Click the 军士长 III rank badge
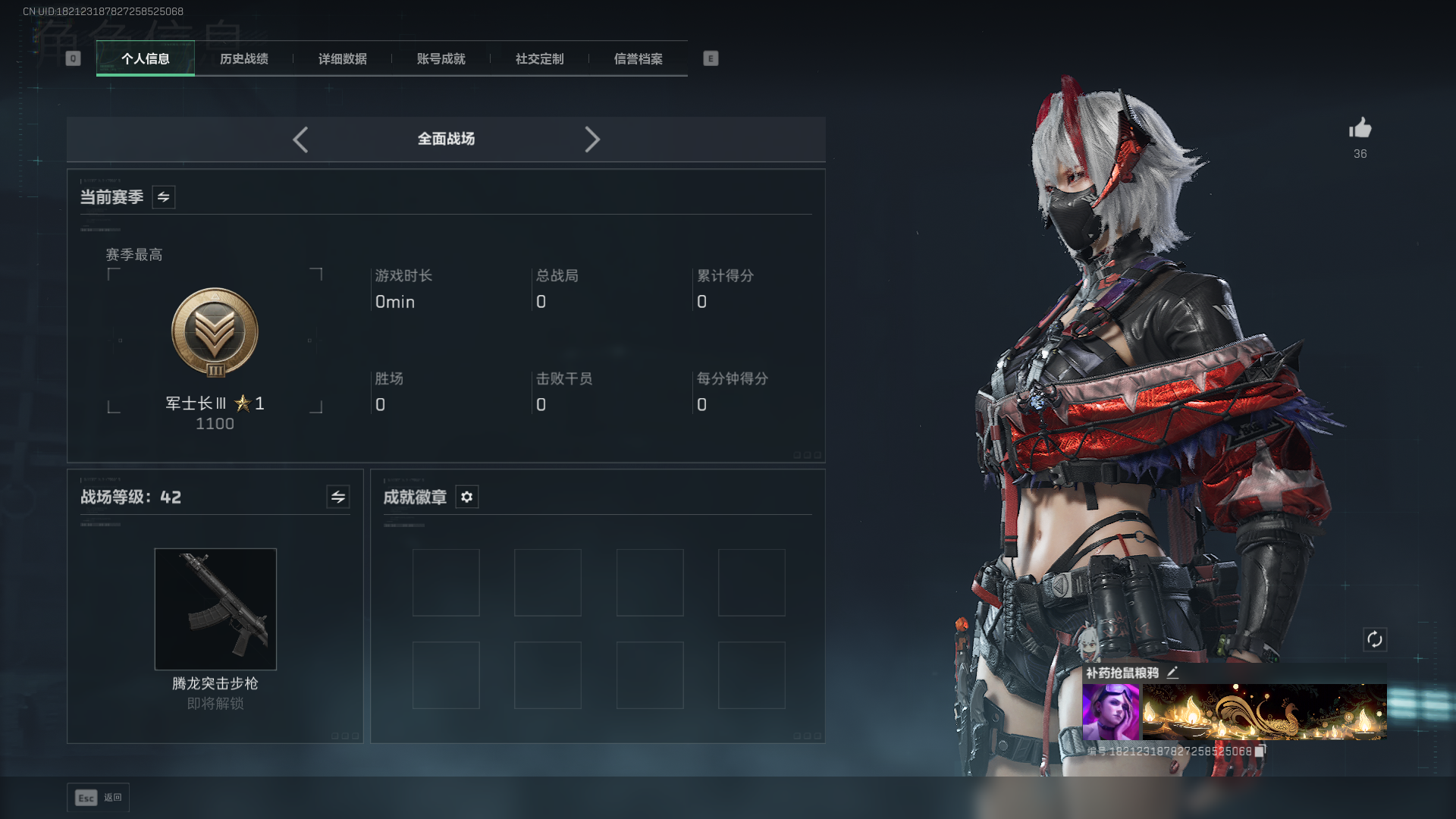The height and width of the screenshot is (819, 1456). (215, 332)
